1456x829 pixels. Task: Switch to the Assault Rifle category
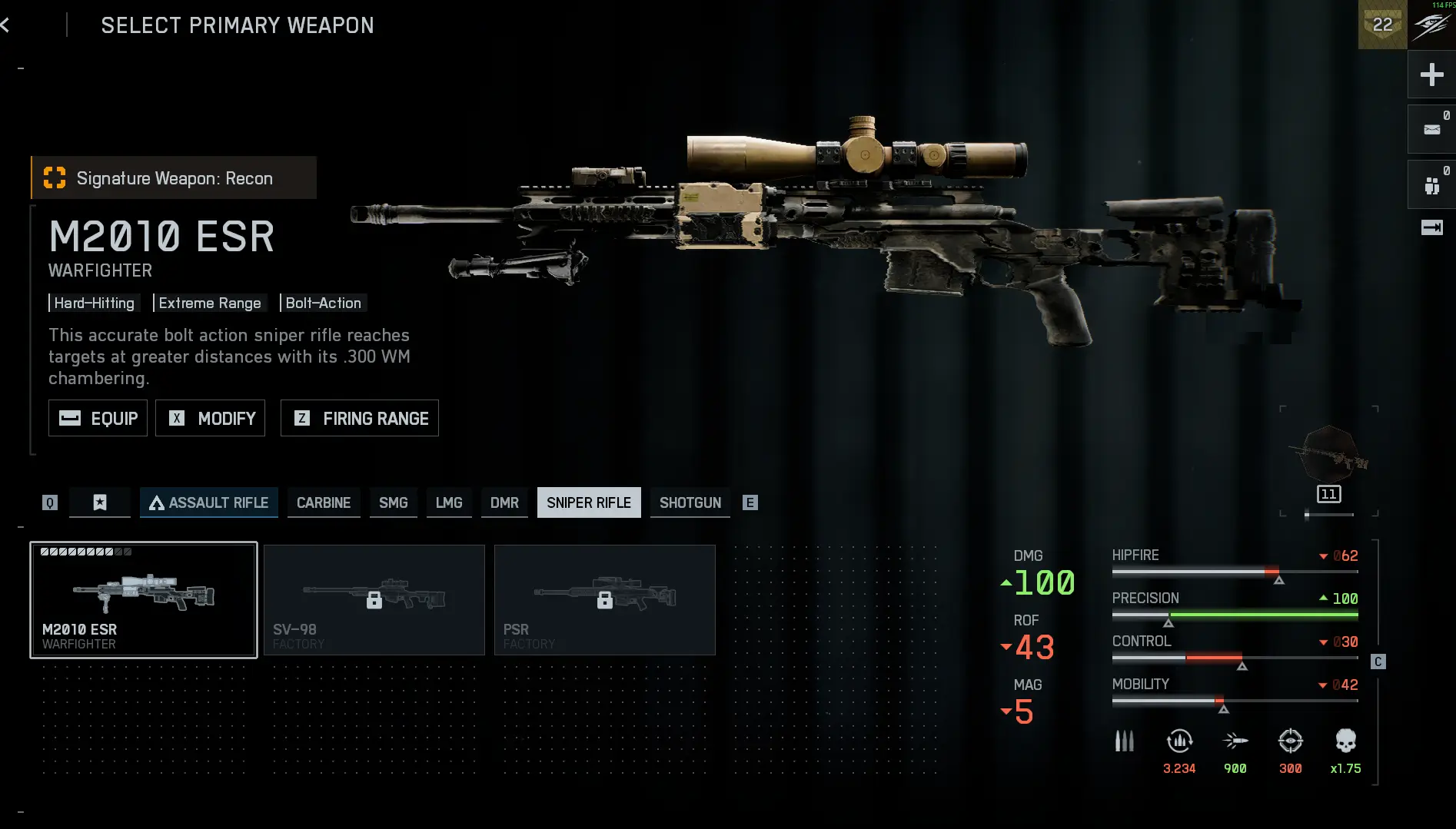(209, 503)
